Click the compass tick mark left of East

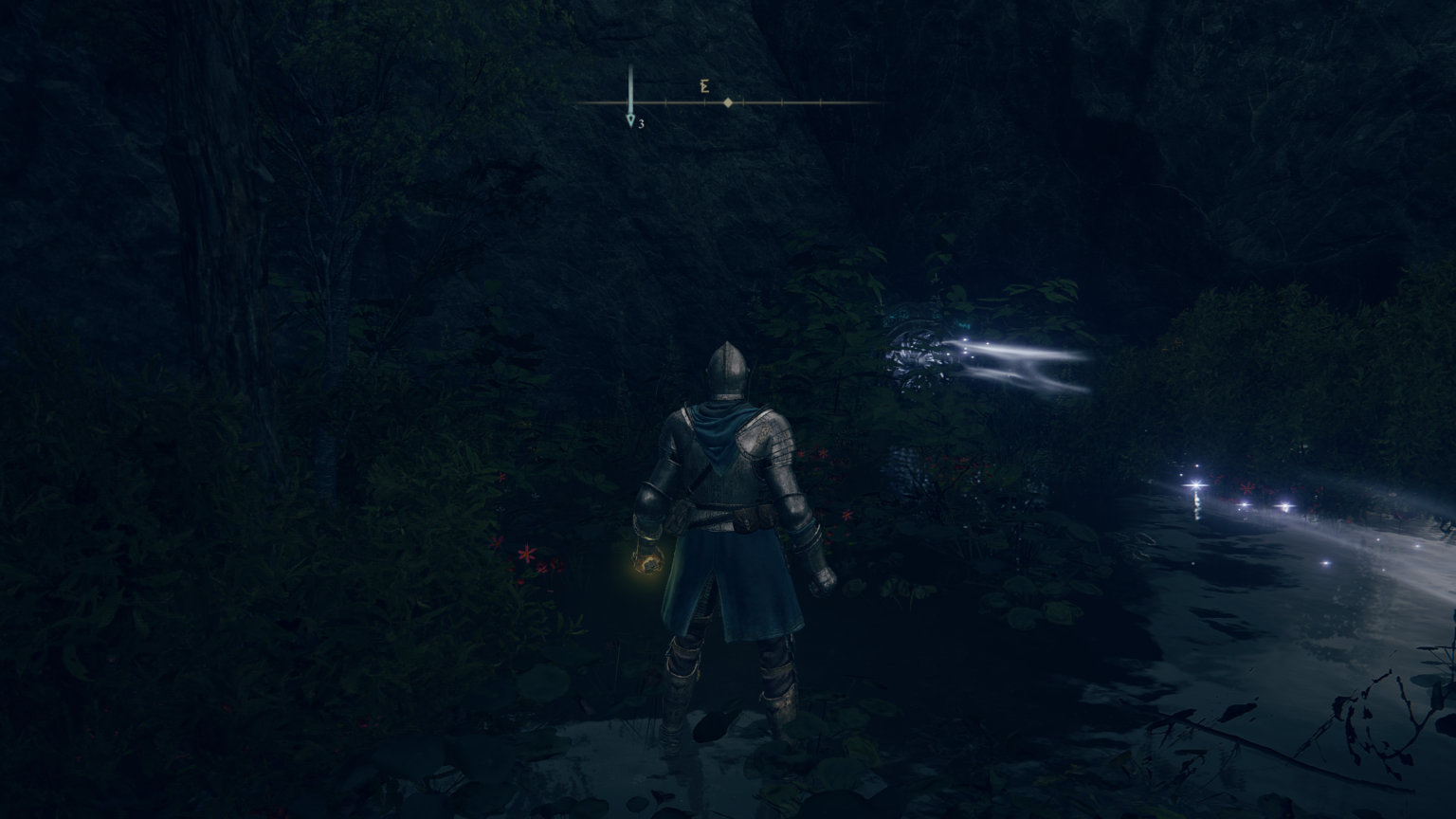[666, 101]
